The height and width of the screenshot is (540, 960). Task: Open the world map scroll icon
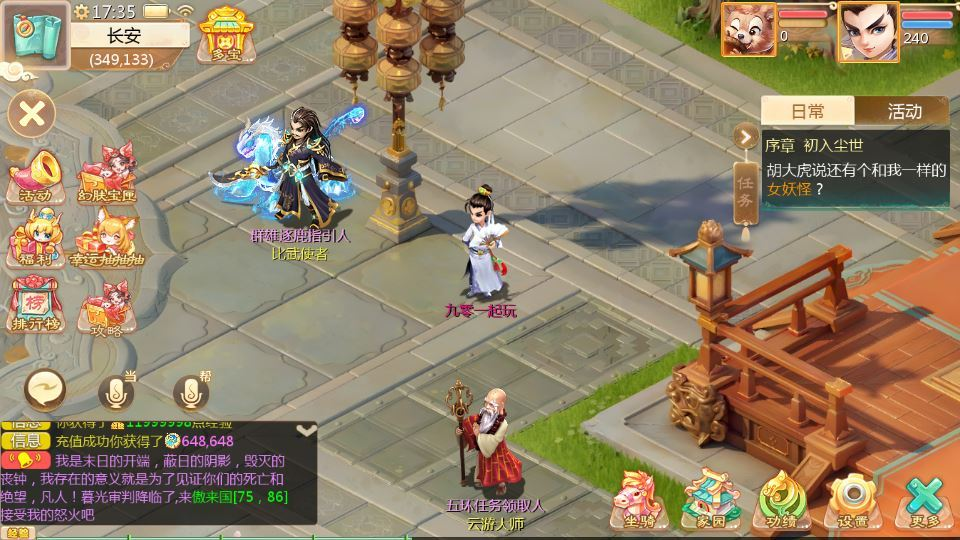click(x=34, y=35)
